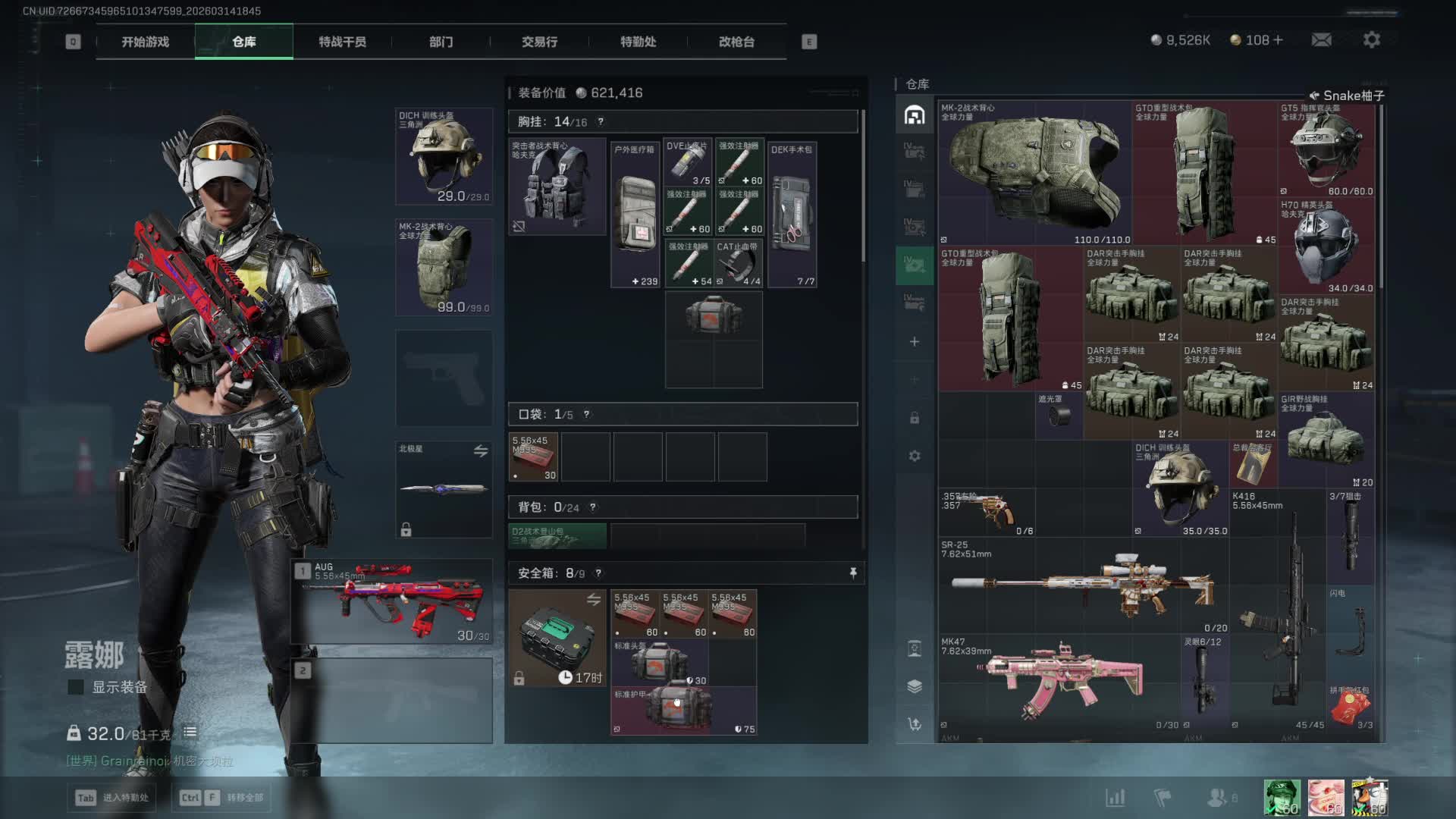This screenshot has height=819, width=1456.
Task: Open the 交易行 trading tab
Action: pyautogui.click(x=539, y=42)
